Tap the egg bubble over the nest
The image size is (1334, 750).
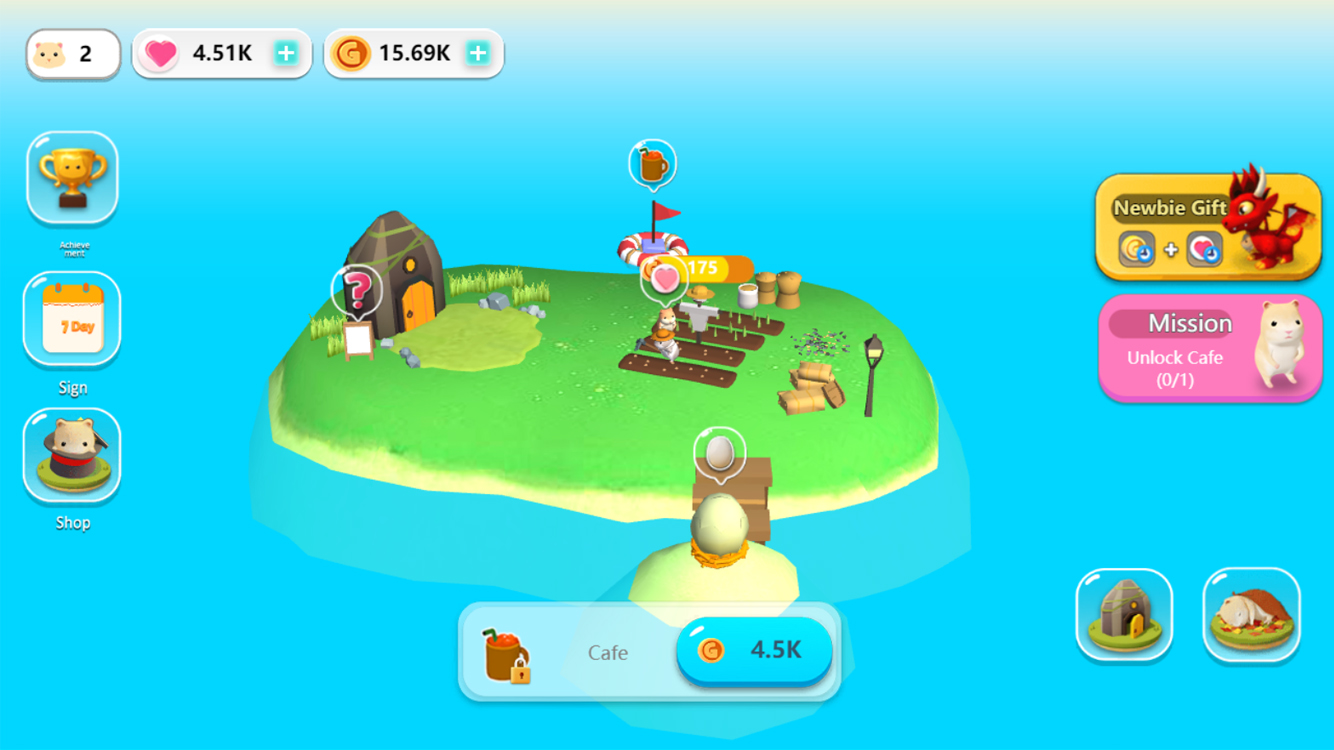pyautogui.click(x=720, y=451)
